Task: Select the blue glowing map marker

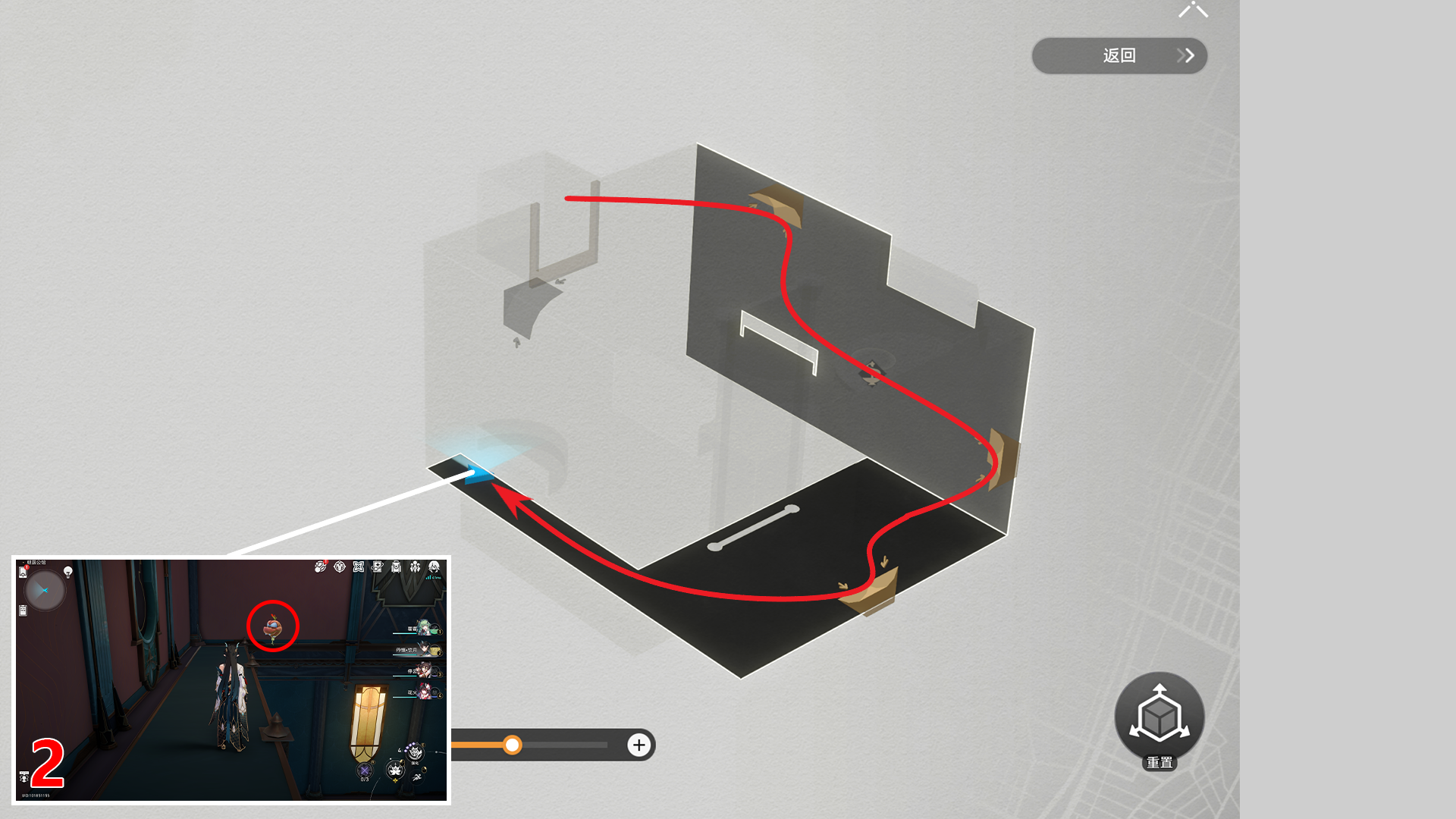Action: tap(478, 473)
